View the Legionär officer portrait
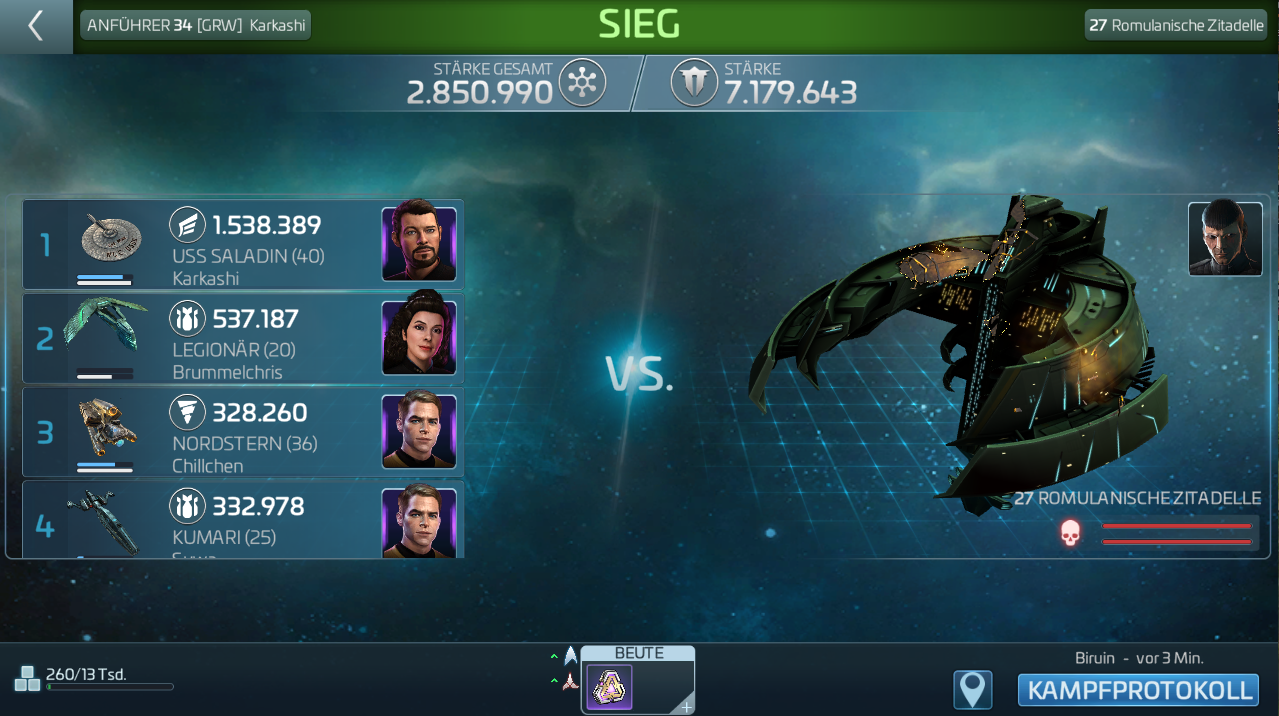1279x716 pixels. 419,339
